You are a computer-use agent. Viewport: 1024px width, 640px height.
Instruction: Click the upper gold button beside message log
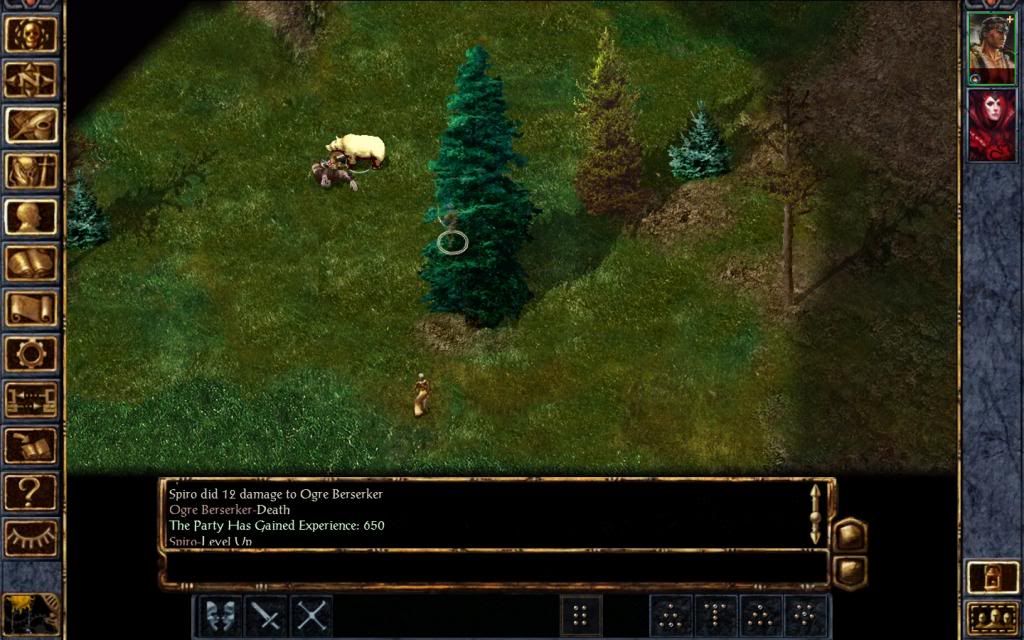click(x=850, y=535)
